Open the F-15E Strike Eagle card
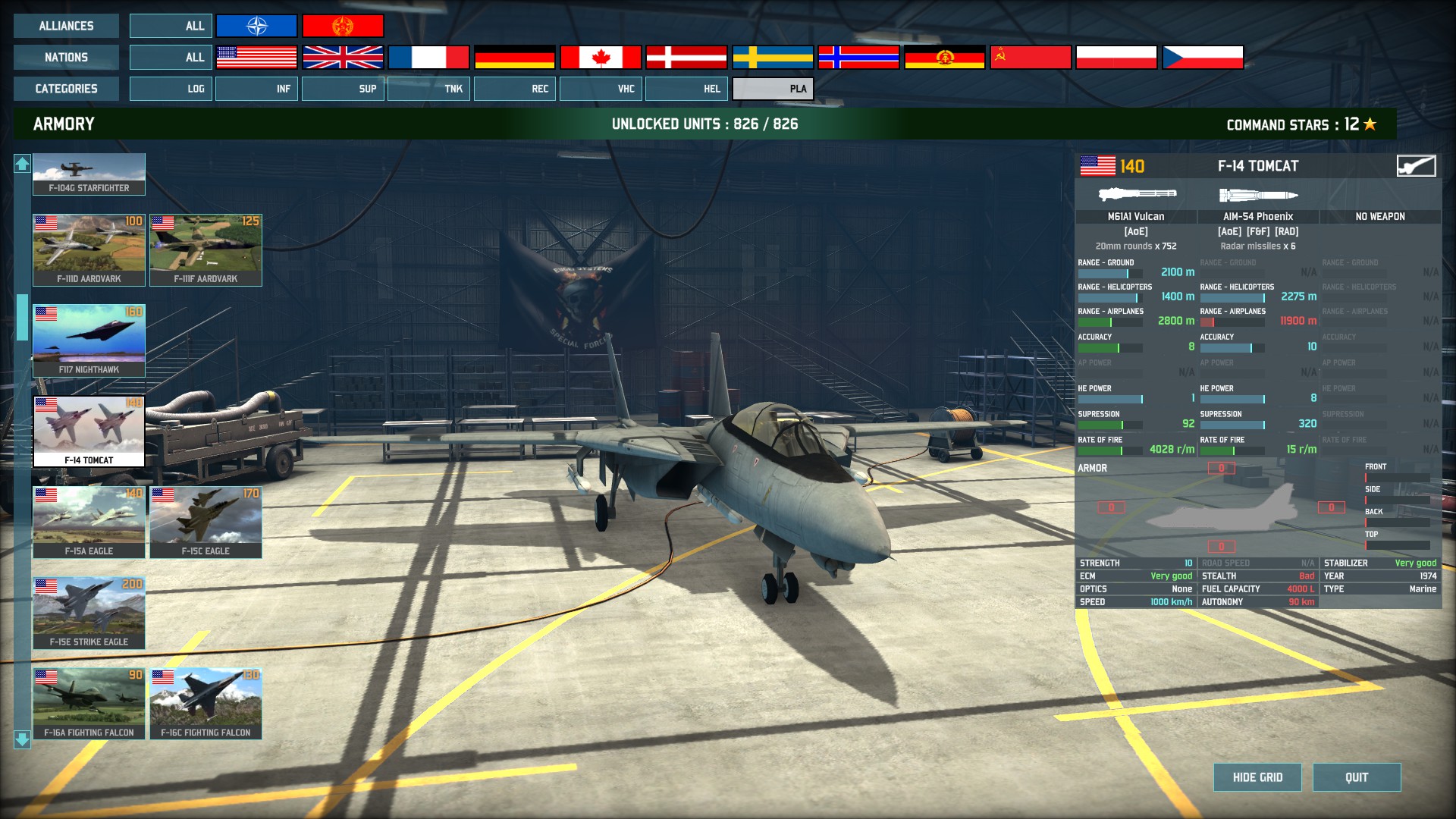The width and height of the screenshot is (1456, 819). point(89,613)
